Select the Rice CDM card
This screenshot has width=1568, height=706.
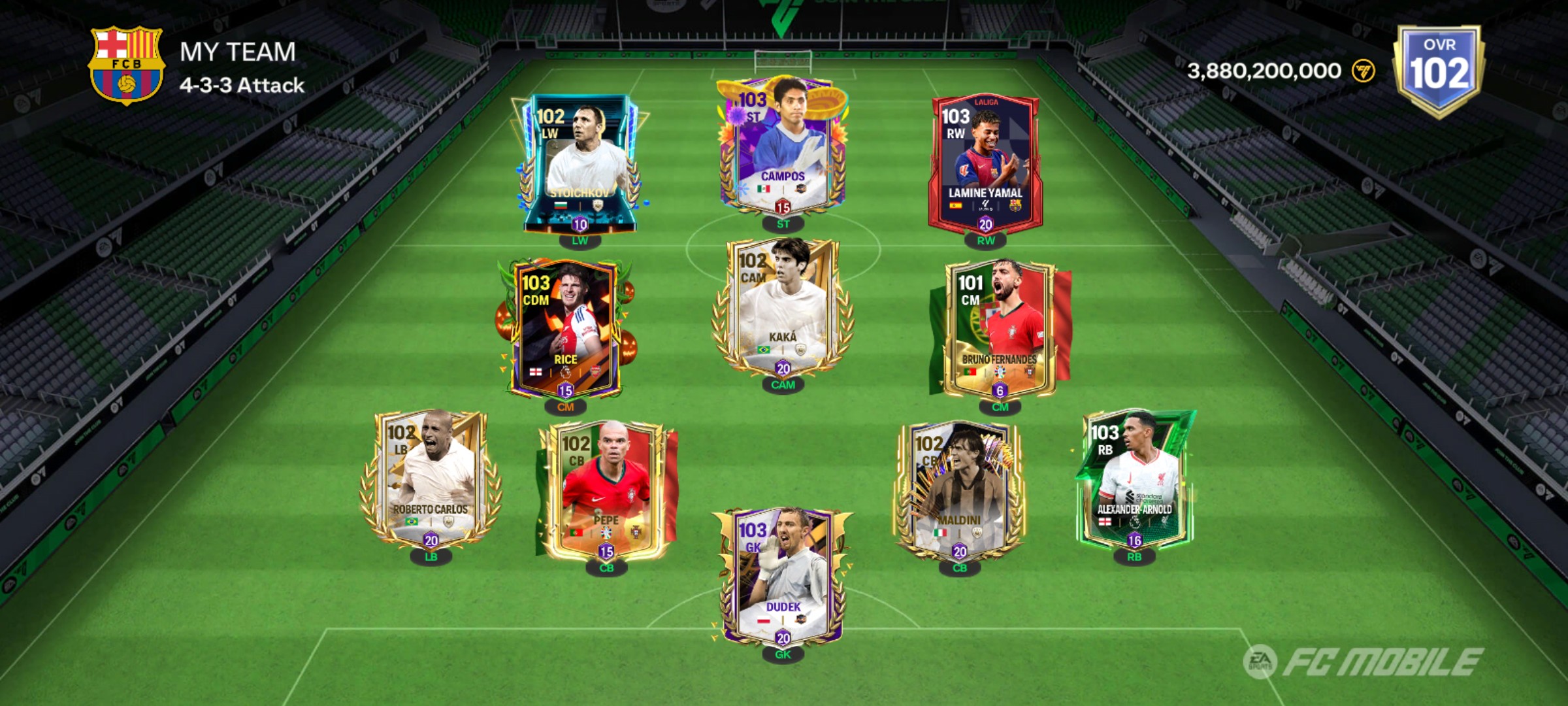click(566, 327)
